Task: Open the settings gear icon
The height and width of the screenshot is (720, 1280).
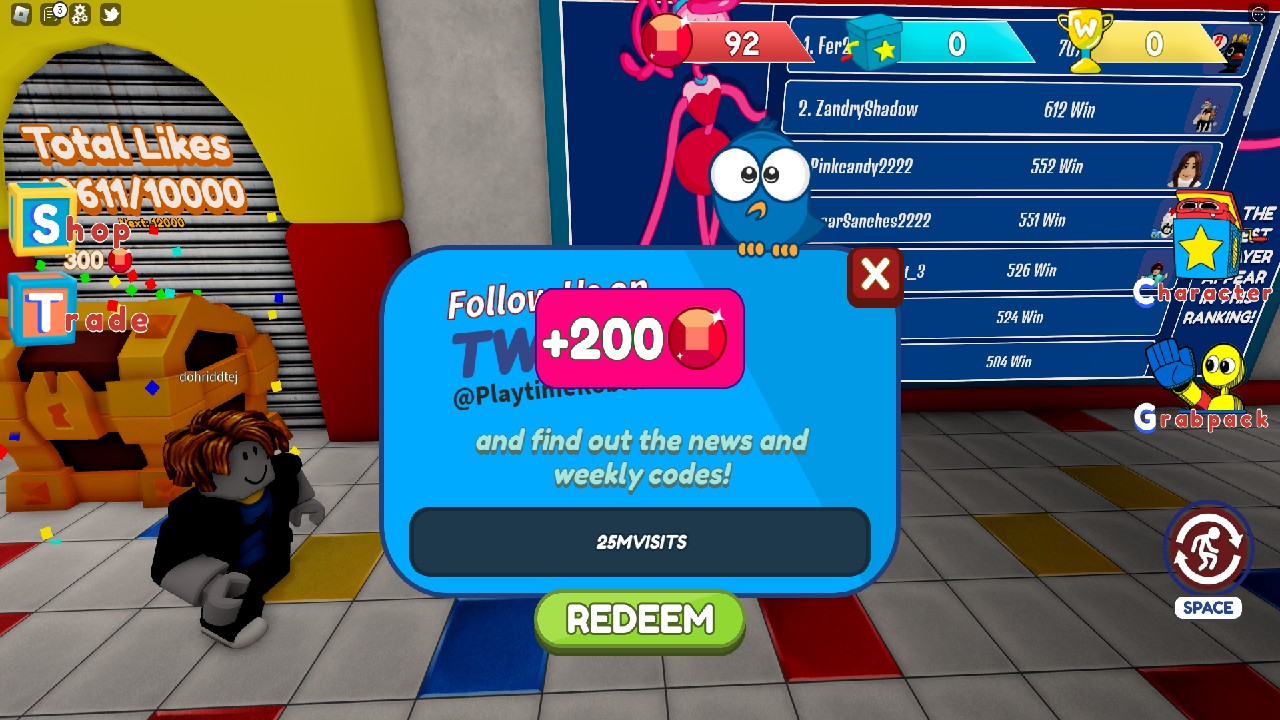Action: pyautogui.click(x=79, y=13)
